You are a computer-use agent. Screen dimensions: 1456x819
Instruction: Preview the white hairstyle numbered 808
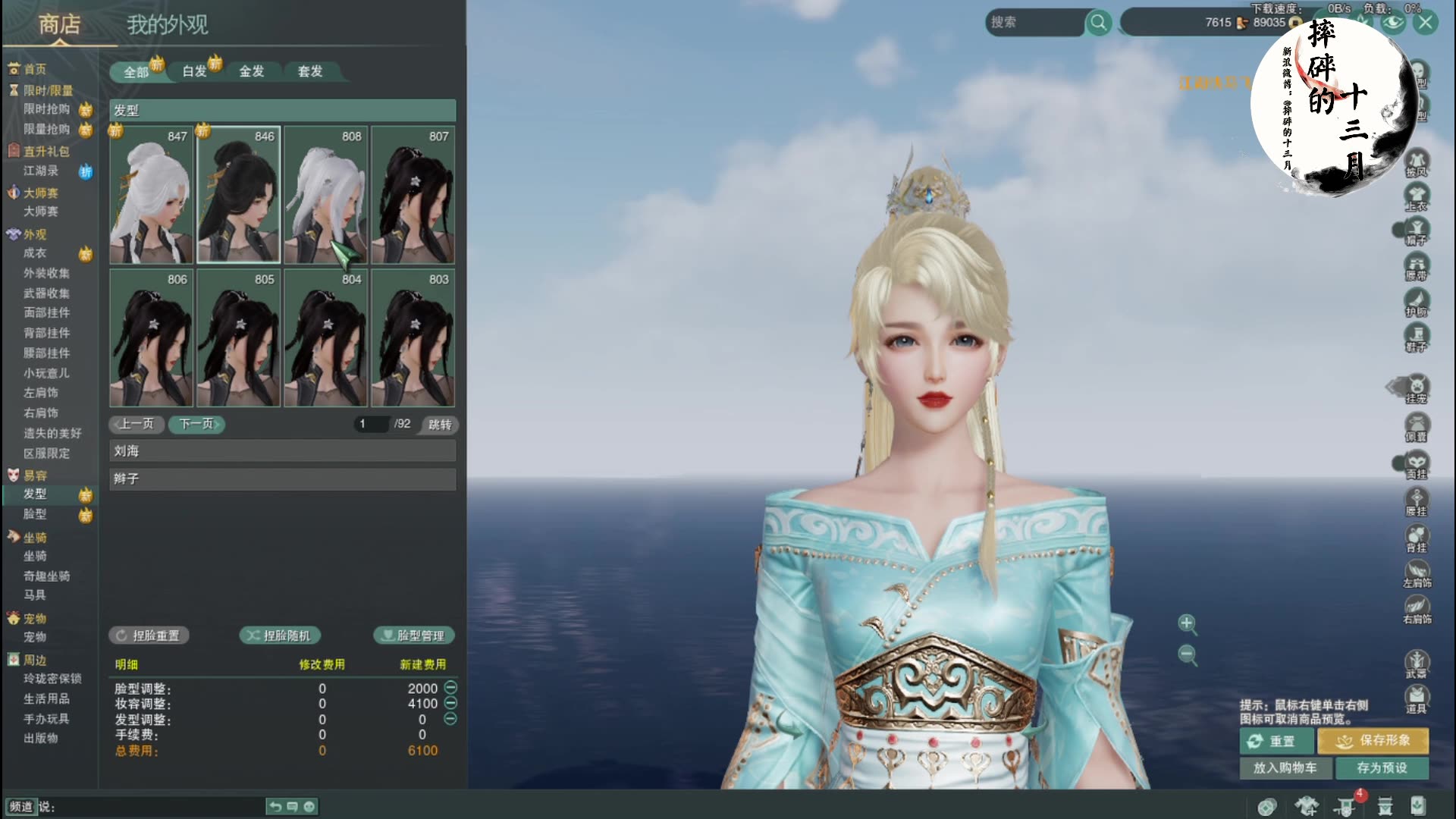[325, 196]
